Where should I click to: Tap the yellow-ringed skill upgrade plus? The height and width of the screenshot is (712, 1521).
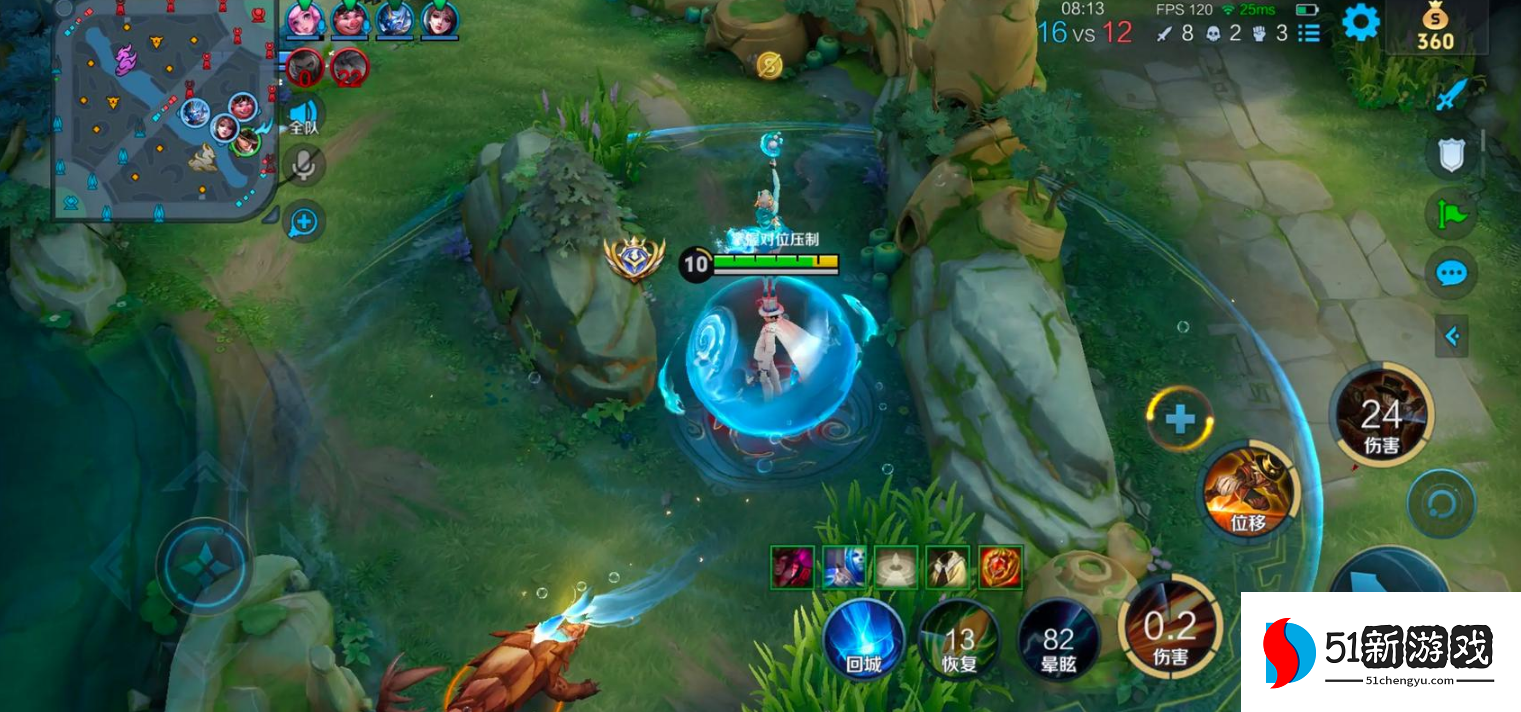click(1180, 418)
